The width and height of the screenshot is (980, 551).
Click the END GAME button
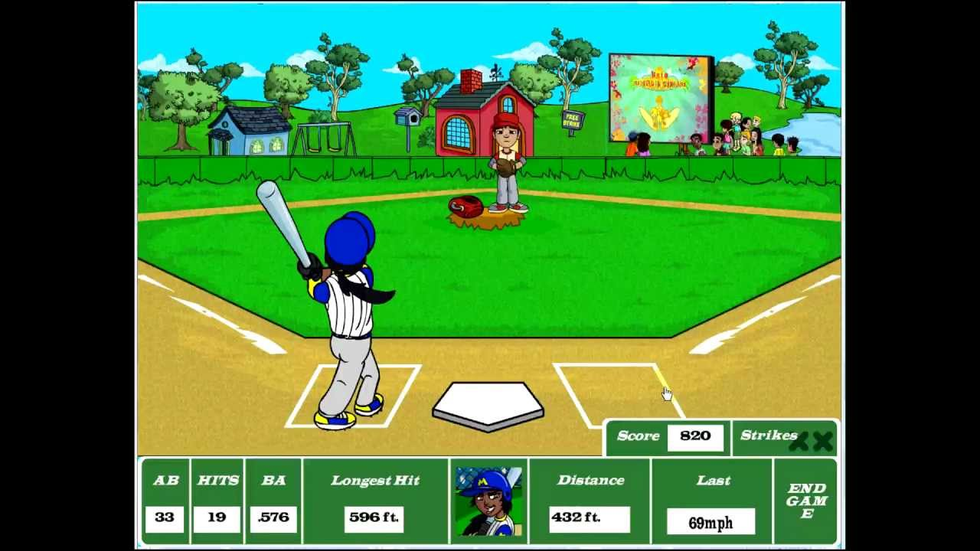pyautogui.click(x=806, y=501)
